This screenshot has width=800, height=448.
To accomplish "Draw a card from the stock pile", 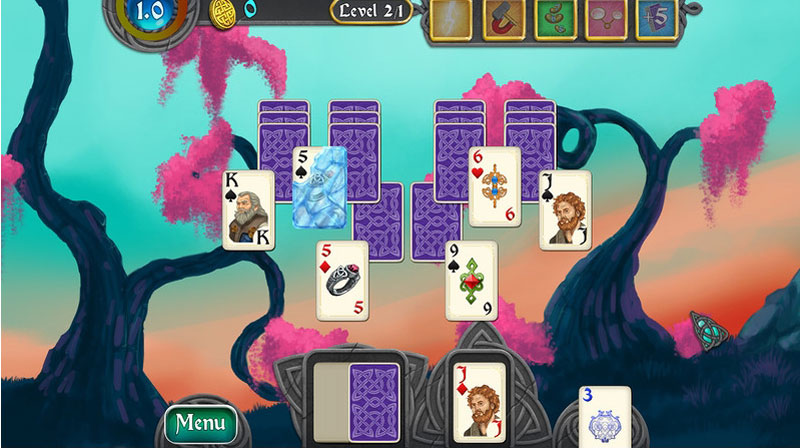I will coord(373,400).
